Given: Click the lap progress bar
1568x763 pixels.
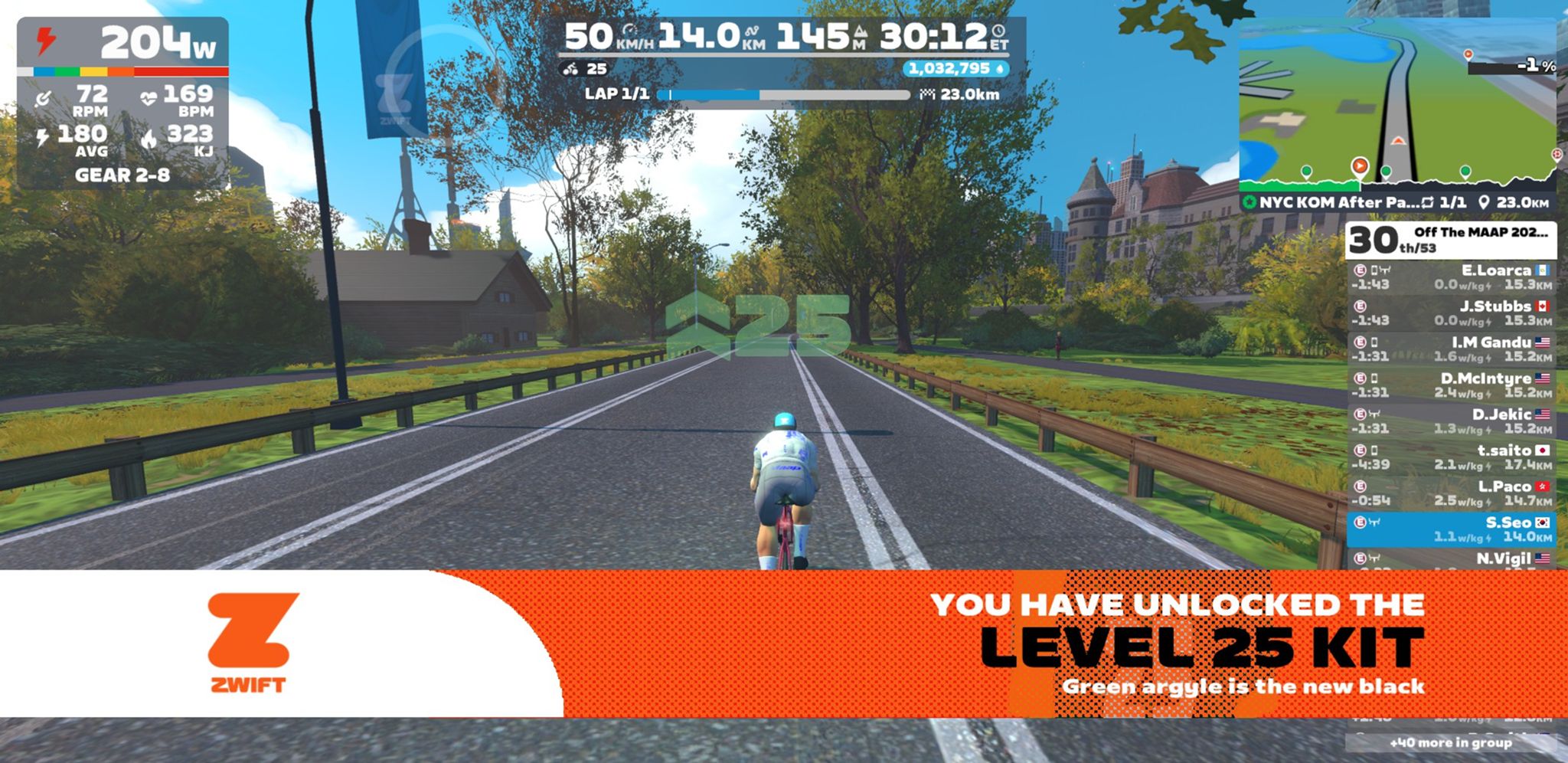Looking at the screenshot, I should click(x=789, y=95).
